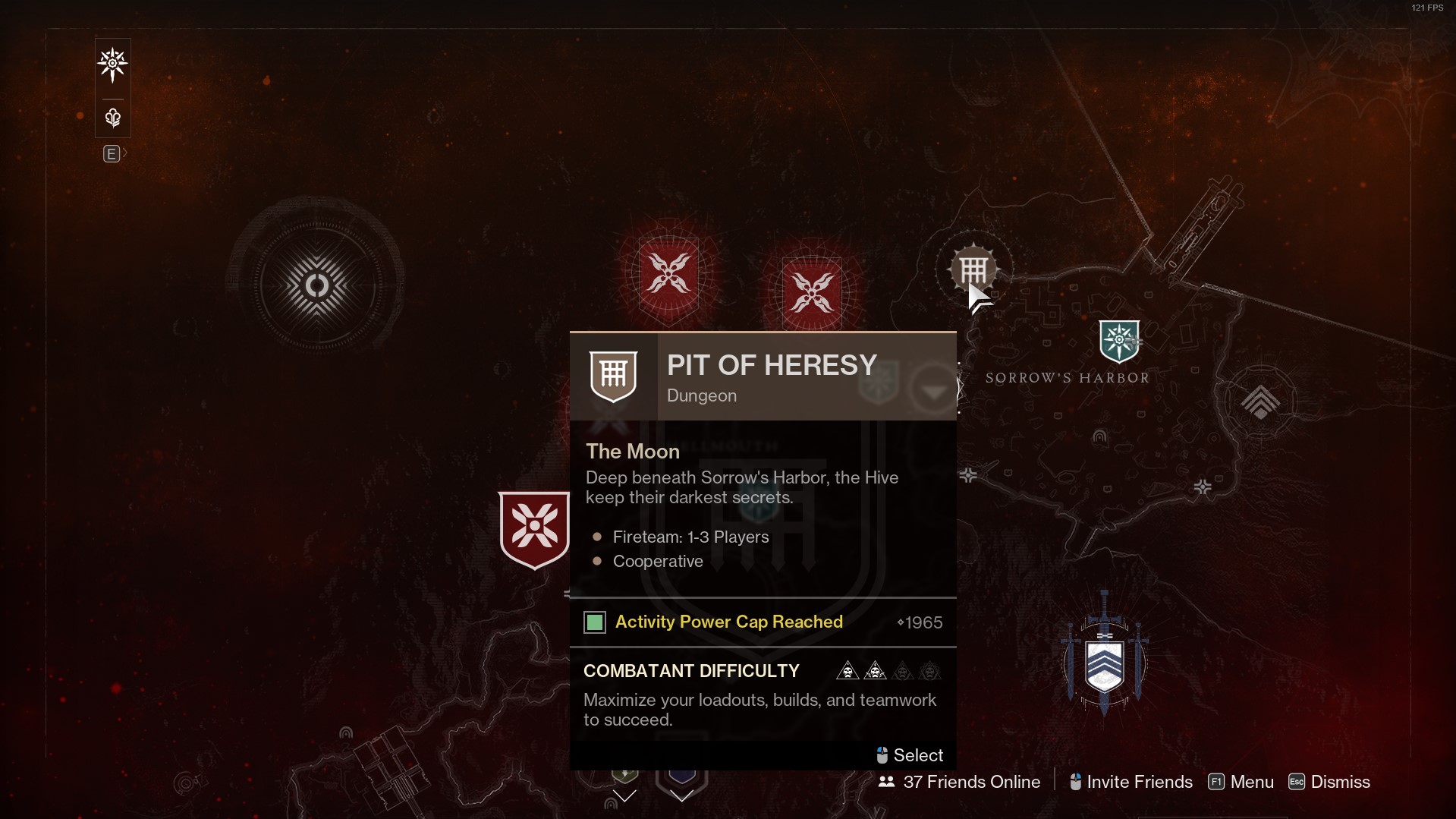Select the flower emblem icon below the starburst
1456x819 pixels.
(112, 118)
